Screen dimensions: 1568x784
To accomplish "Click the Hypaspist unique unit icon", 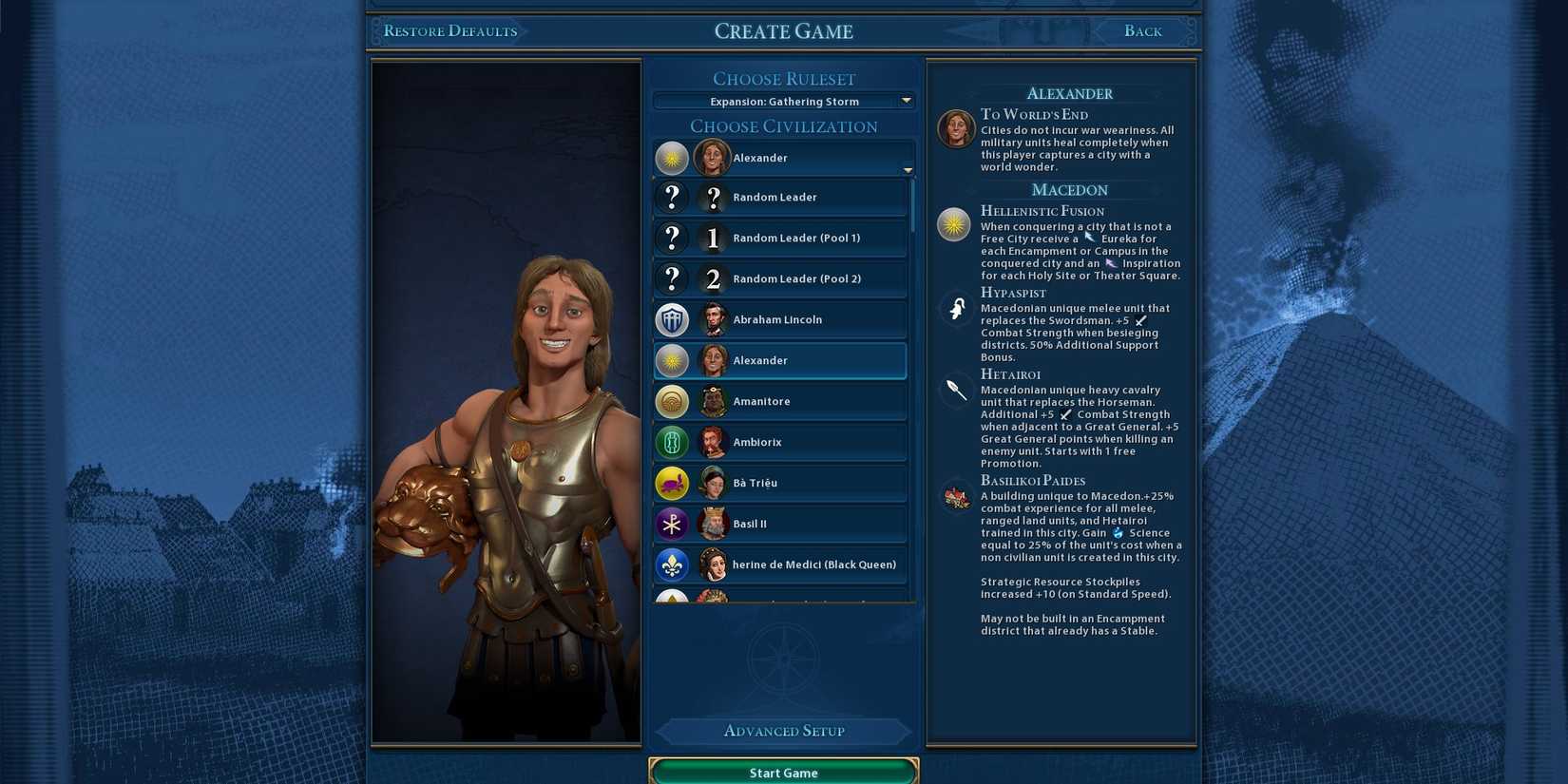I will [955, 308].
